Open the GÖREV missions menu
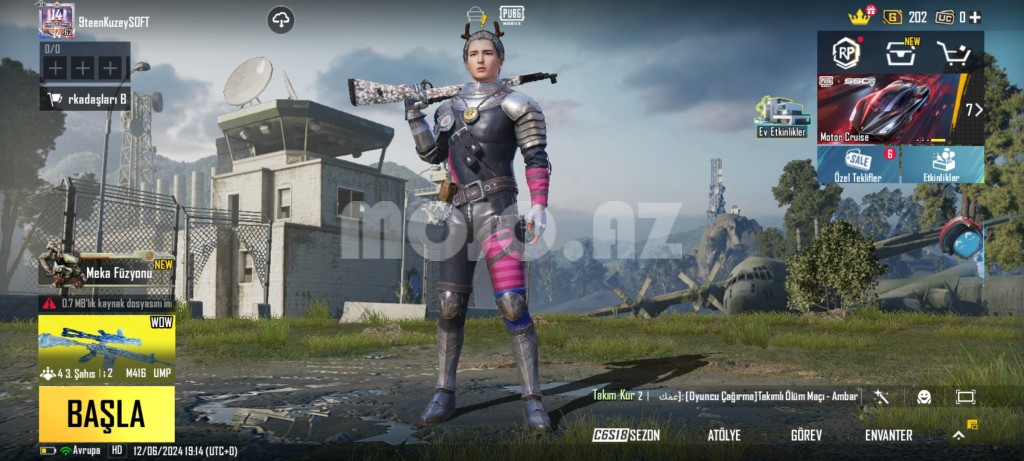The image size is (1024, 461). [806, 435]
